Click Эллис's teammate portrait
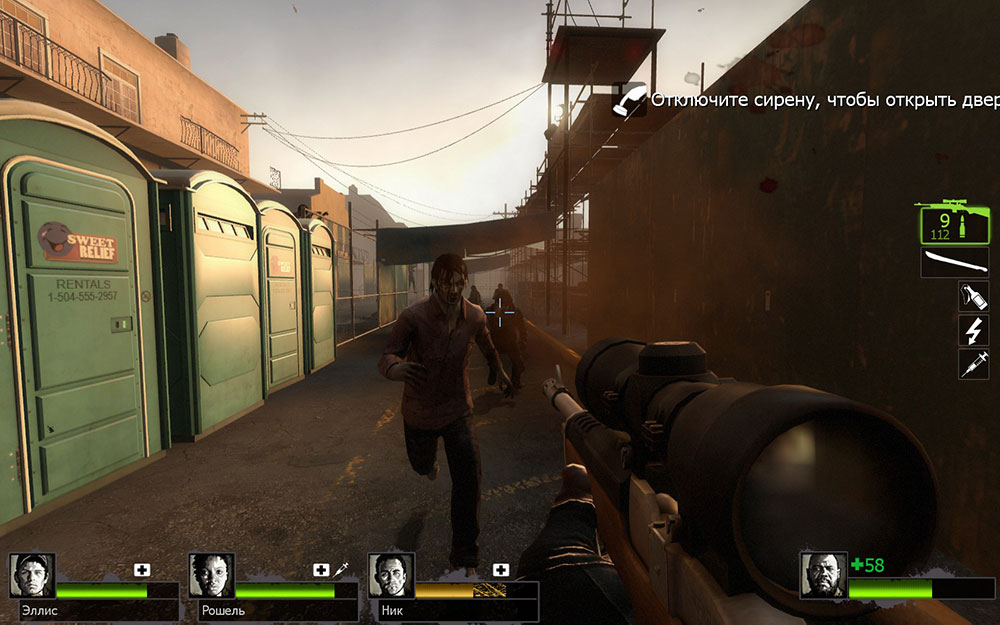The height and width of the screenshot is (625, 1000). pos(32,576)
